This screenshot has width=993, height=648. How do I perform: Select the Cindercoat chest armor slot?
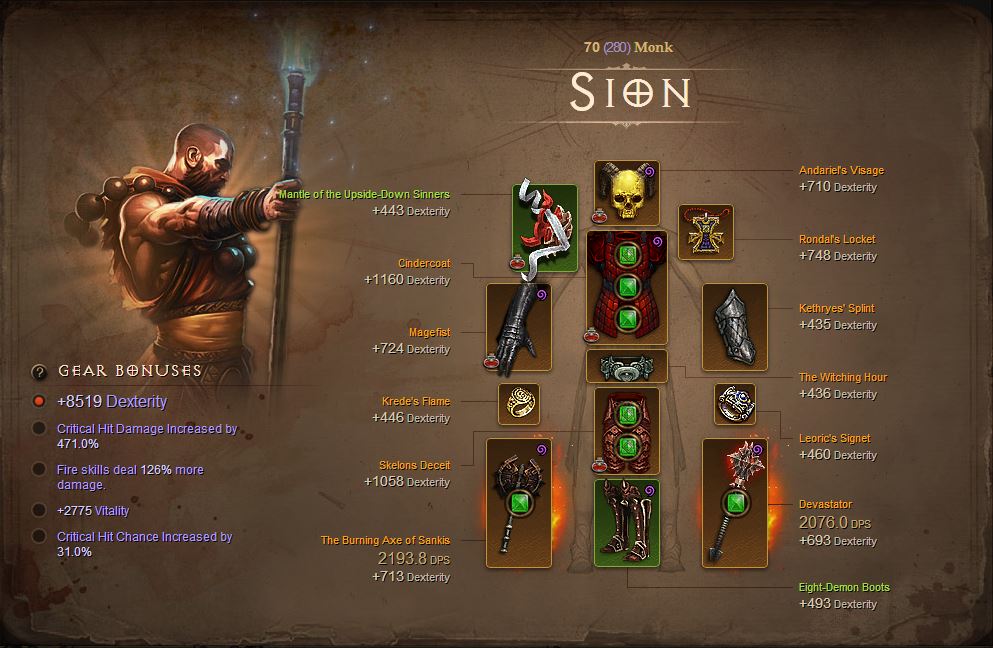coord(627,288)
